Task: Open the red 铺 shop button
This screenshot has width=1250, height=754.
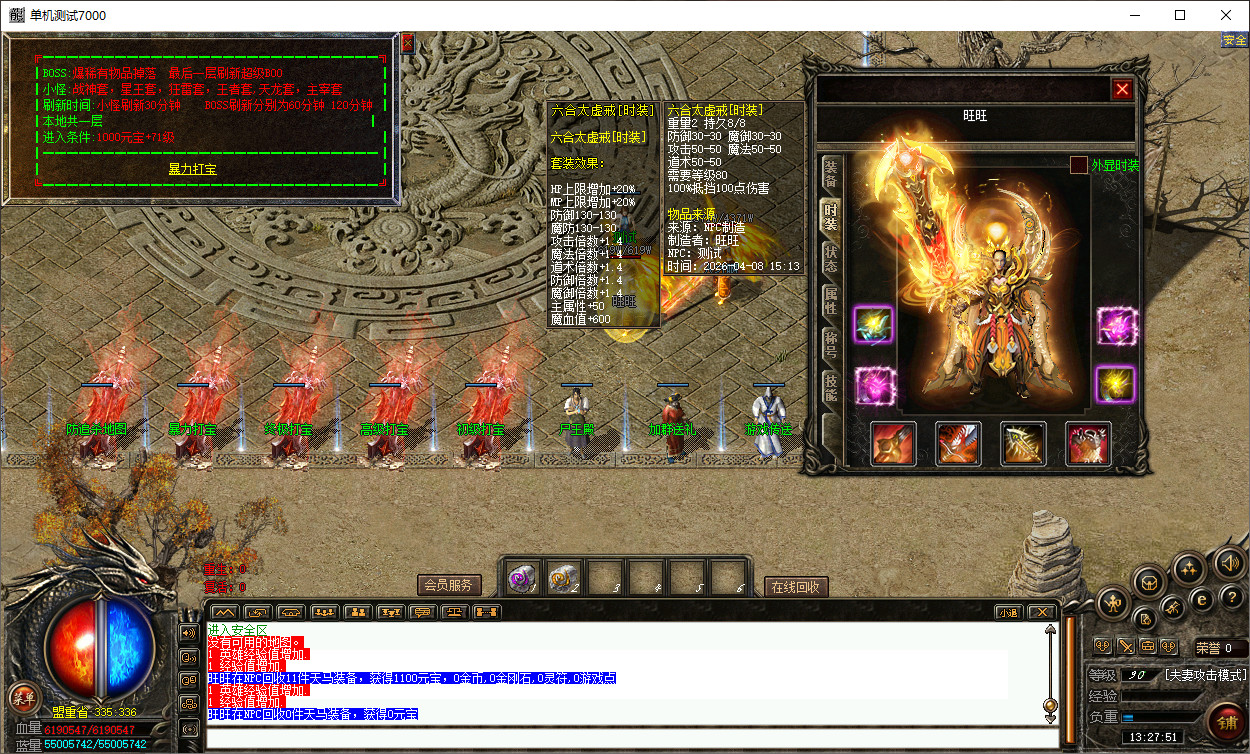Action: 1224,719
